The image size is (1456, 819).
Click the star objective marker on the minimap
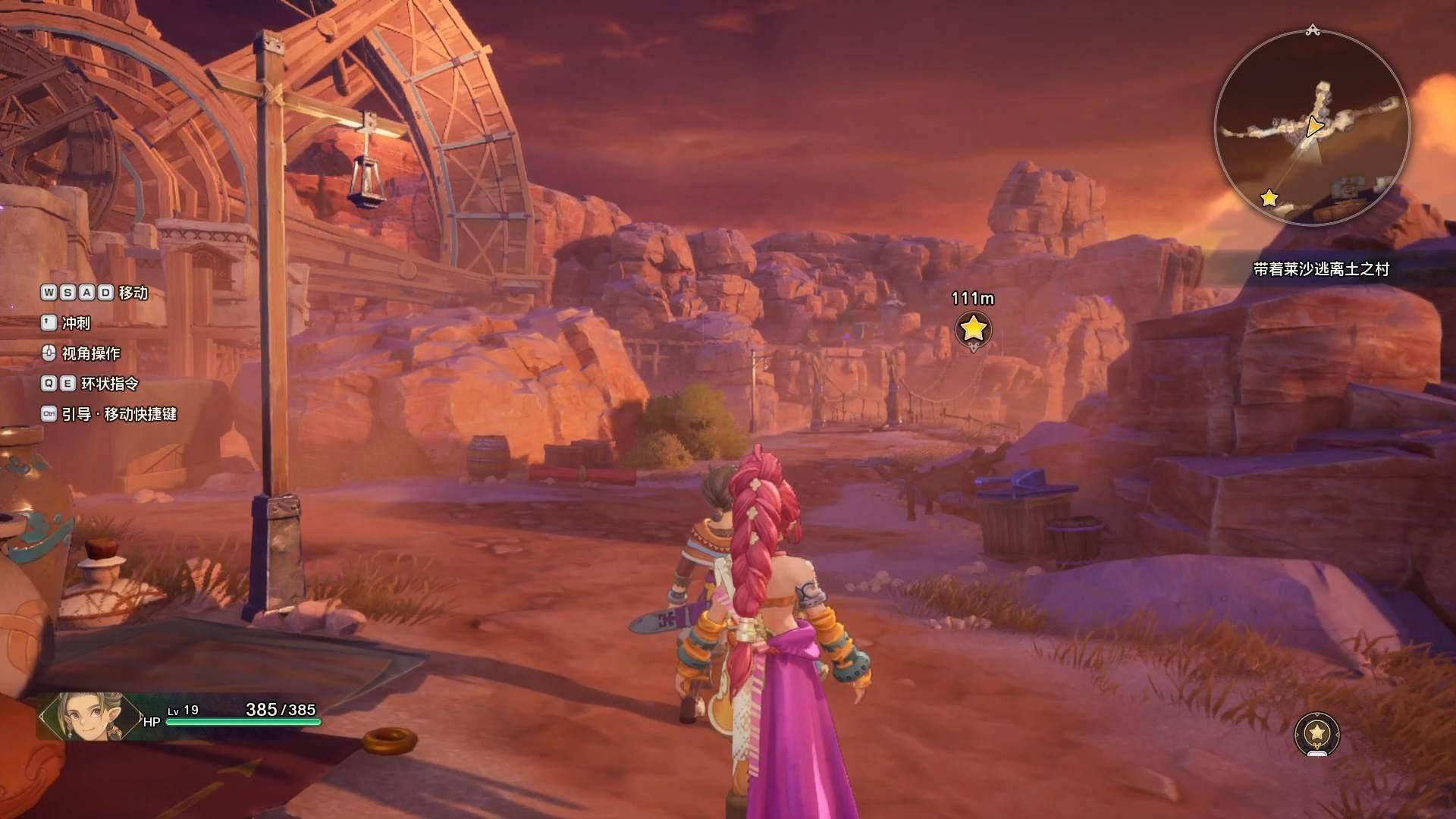(1269, 199)
